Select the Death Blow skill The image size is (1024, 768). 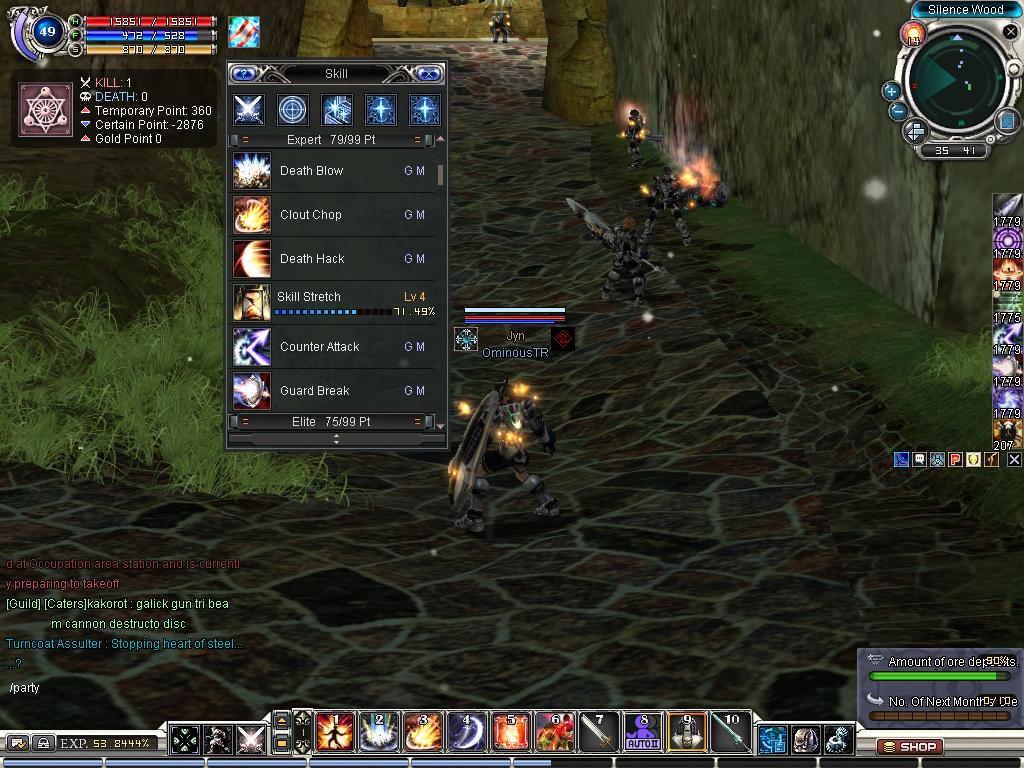(250, 171)
